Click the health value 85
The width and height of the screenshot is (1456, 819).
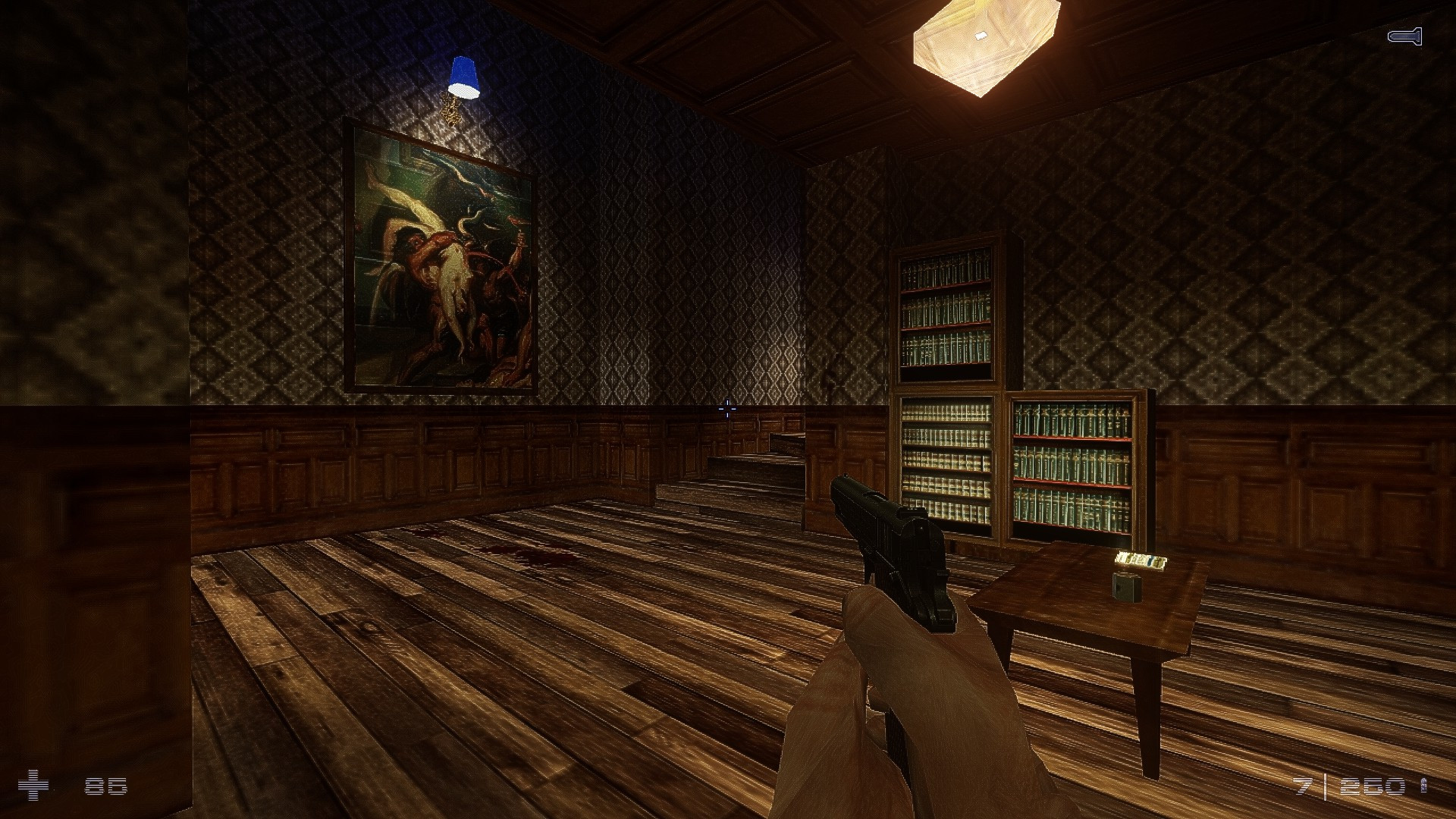pos(105,786)
